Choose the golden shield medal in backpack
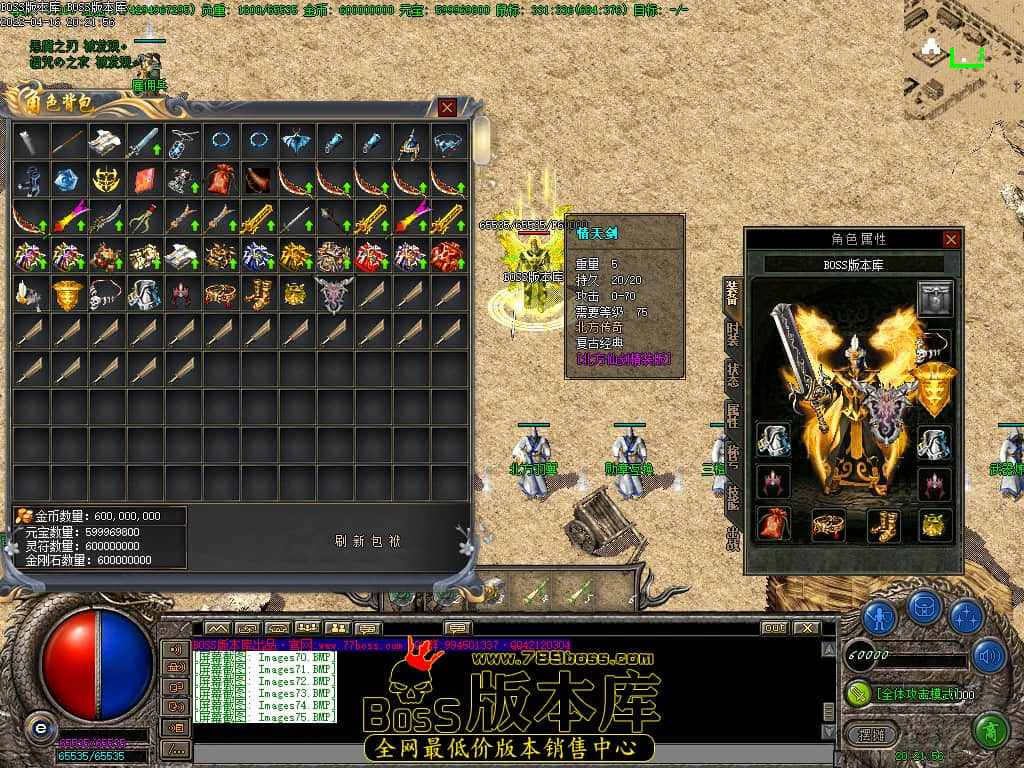Screen dimensions: 1024x768 point(69,294)
